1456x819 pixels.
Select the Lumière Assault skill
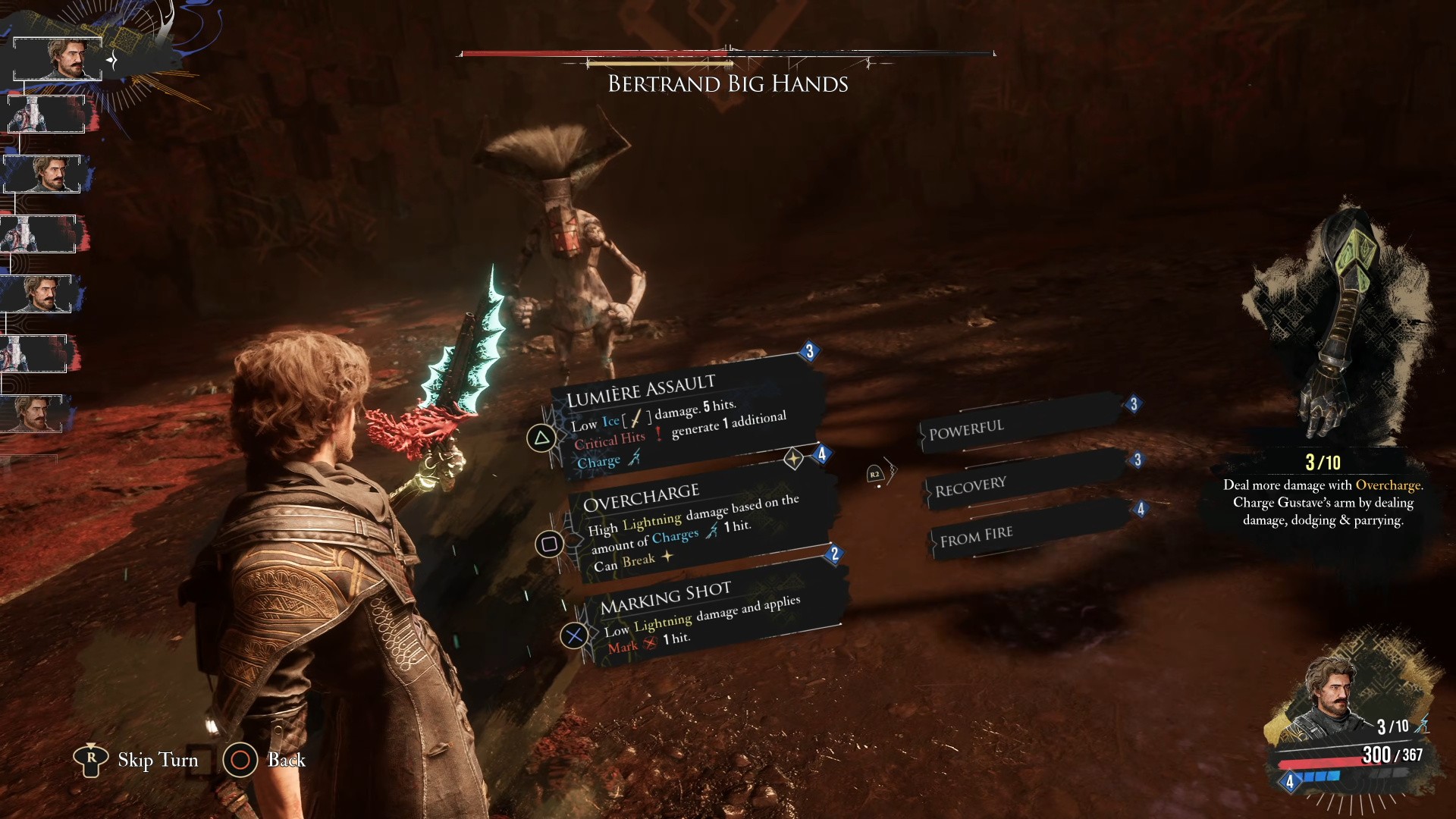tap(679, 419)
